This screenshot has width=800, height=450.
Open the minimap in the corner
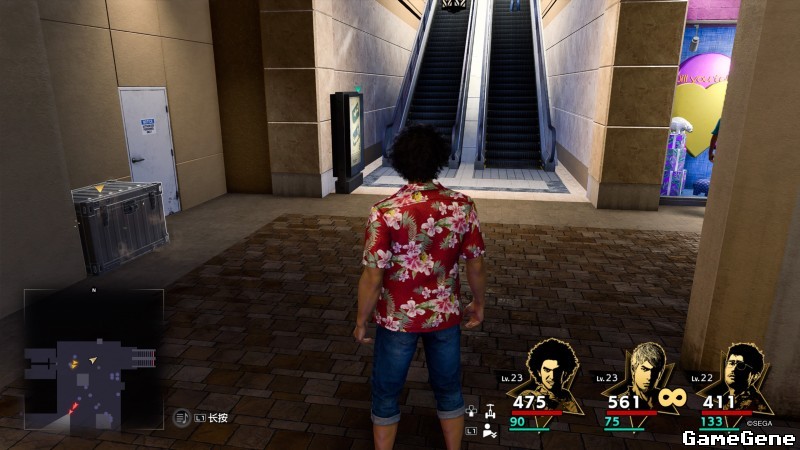tap(94, 358)
